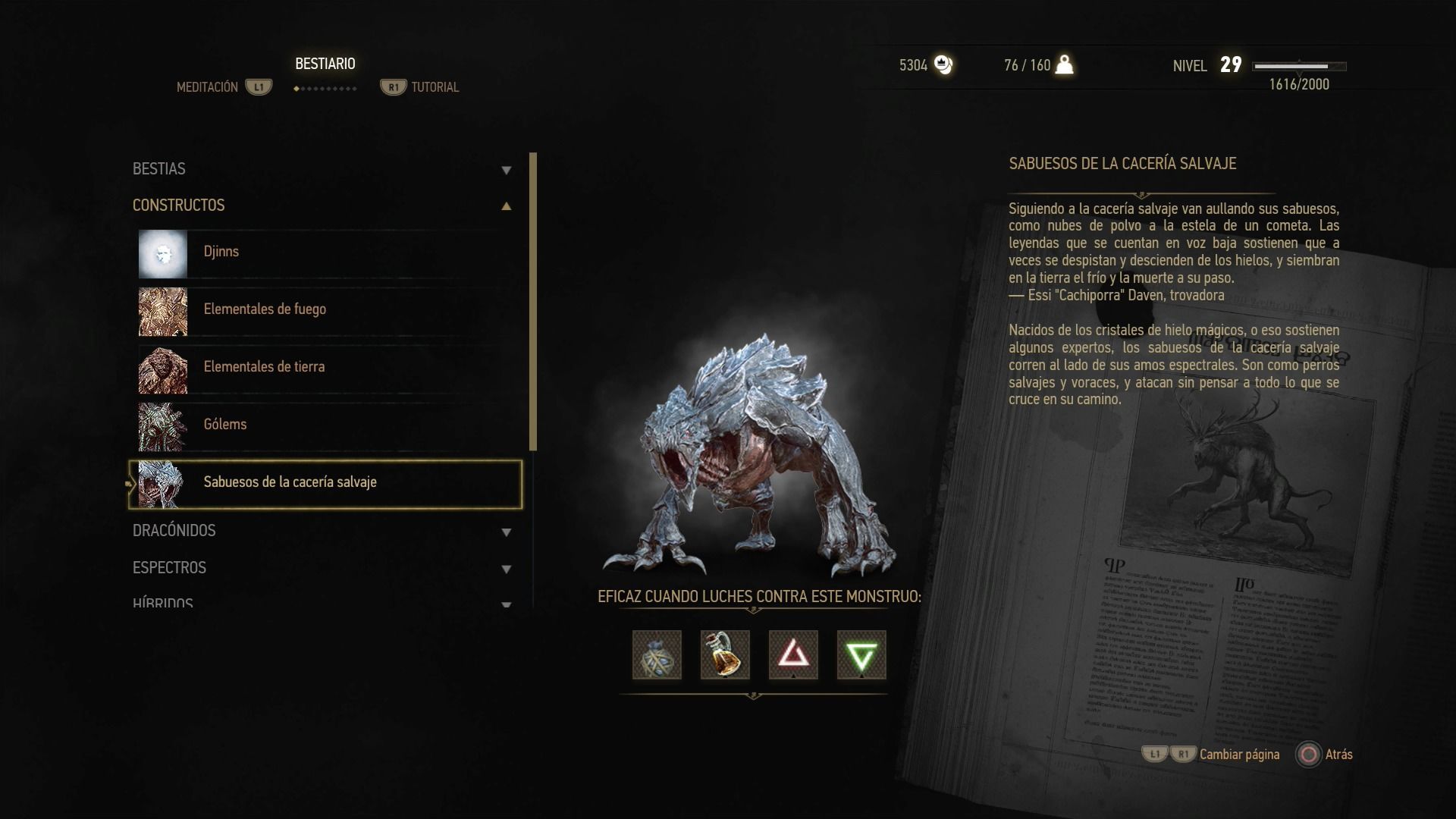
Task: Click the red triangle Igni sign icon
Action: point(793,655)
